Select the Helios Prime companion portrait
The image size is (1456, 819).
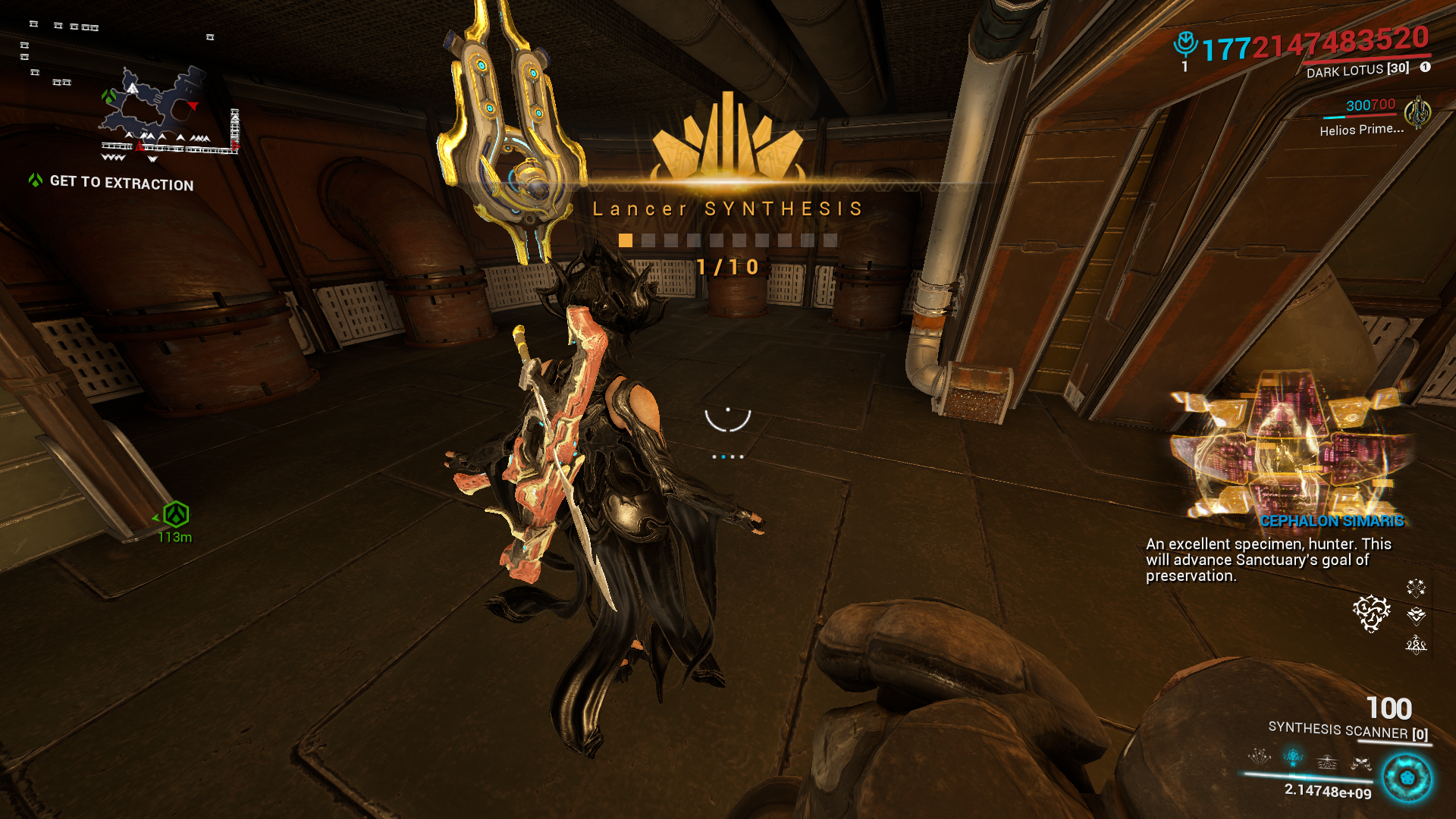(x=1417, y=114)
